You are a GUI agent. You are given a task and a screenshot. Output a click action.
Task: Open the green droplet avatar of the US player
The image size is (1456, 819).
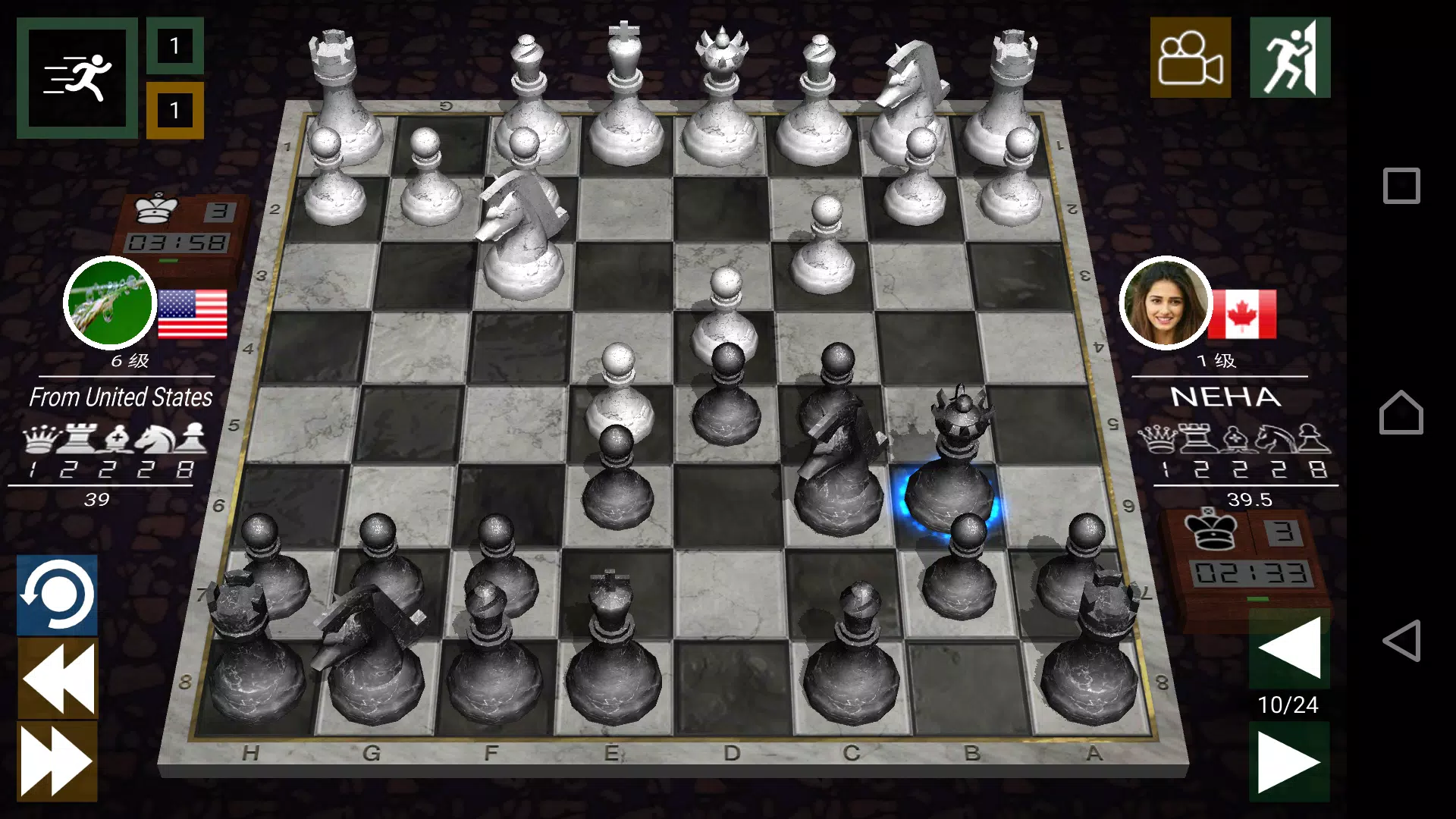point(110,303)
